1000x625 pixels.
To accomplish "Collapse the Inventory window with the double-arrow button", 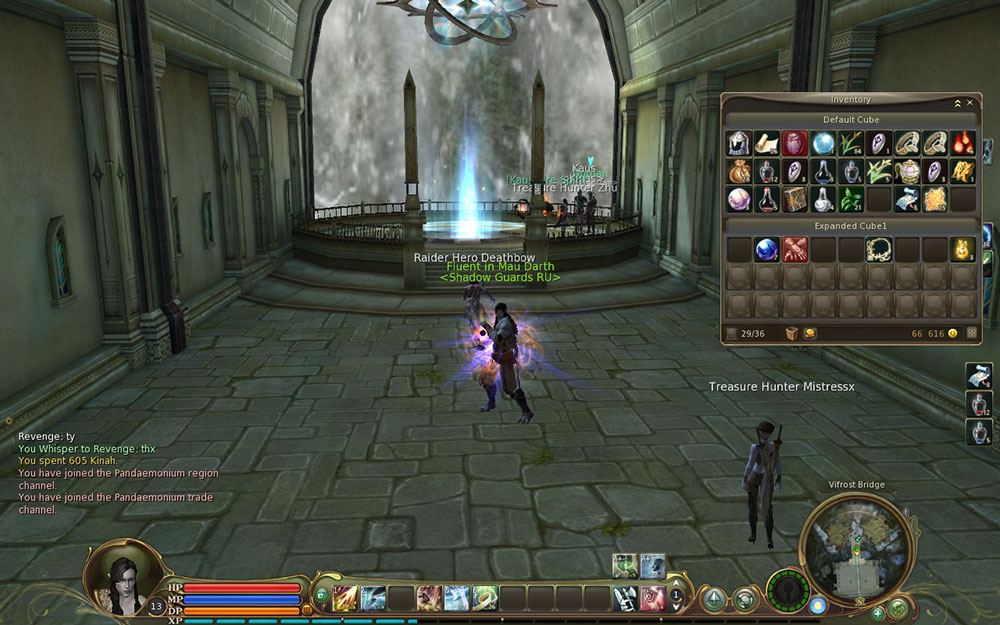I will 957,102.
